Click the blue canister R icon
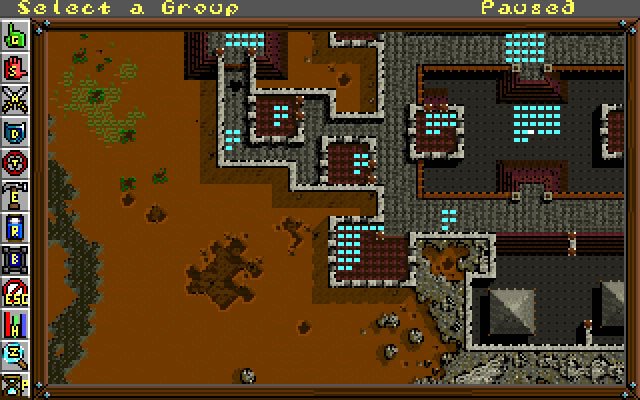Screen dimensions: 640x400 (x=17, y=225)
